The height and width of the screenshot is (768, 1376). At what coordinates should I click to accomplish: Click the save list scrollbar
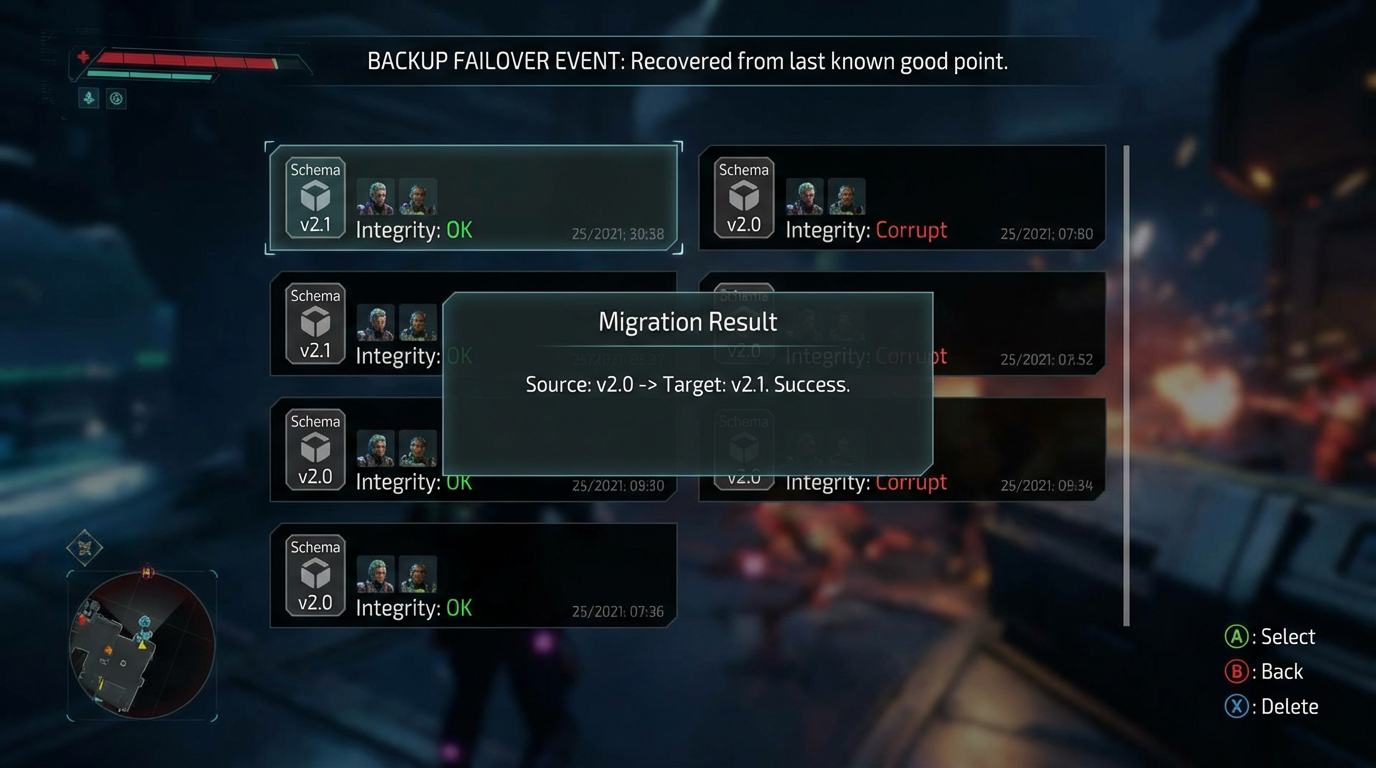click(1127, 386)
